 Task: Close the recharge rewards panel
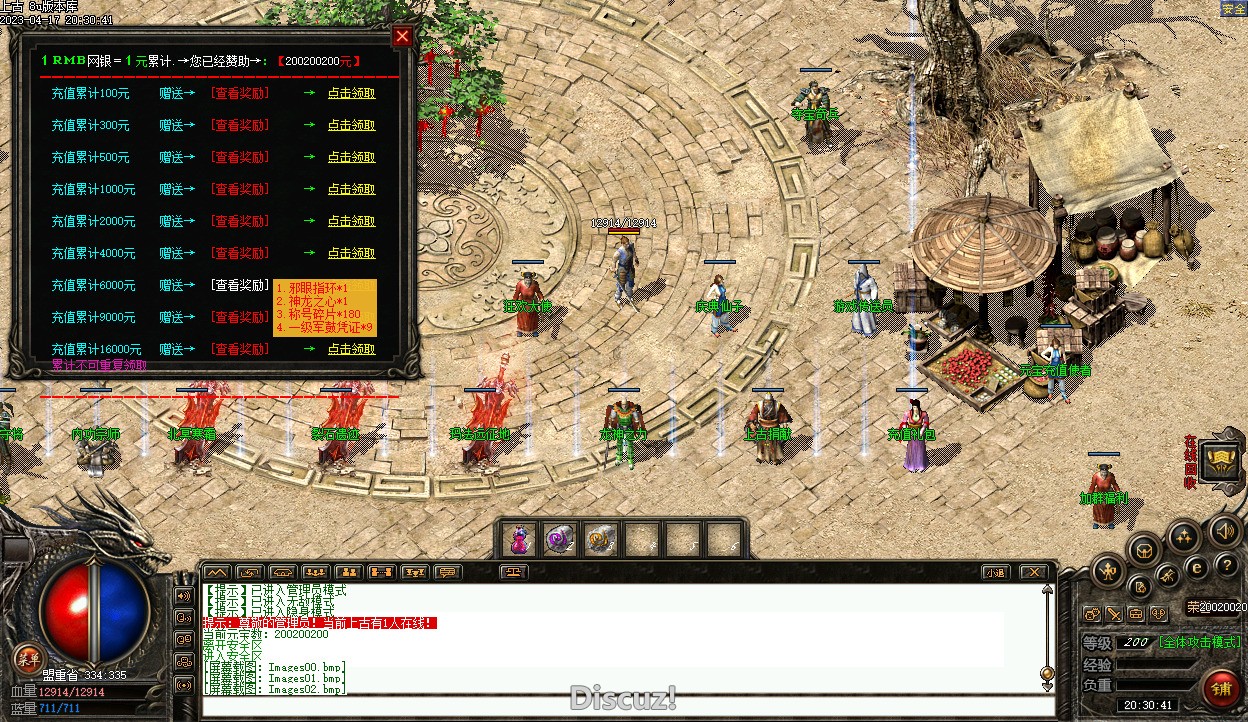pos(402,37)
